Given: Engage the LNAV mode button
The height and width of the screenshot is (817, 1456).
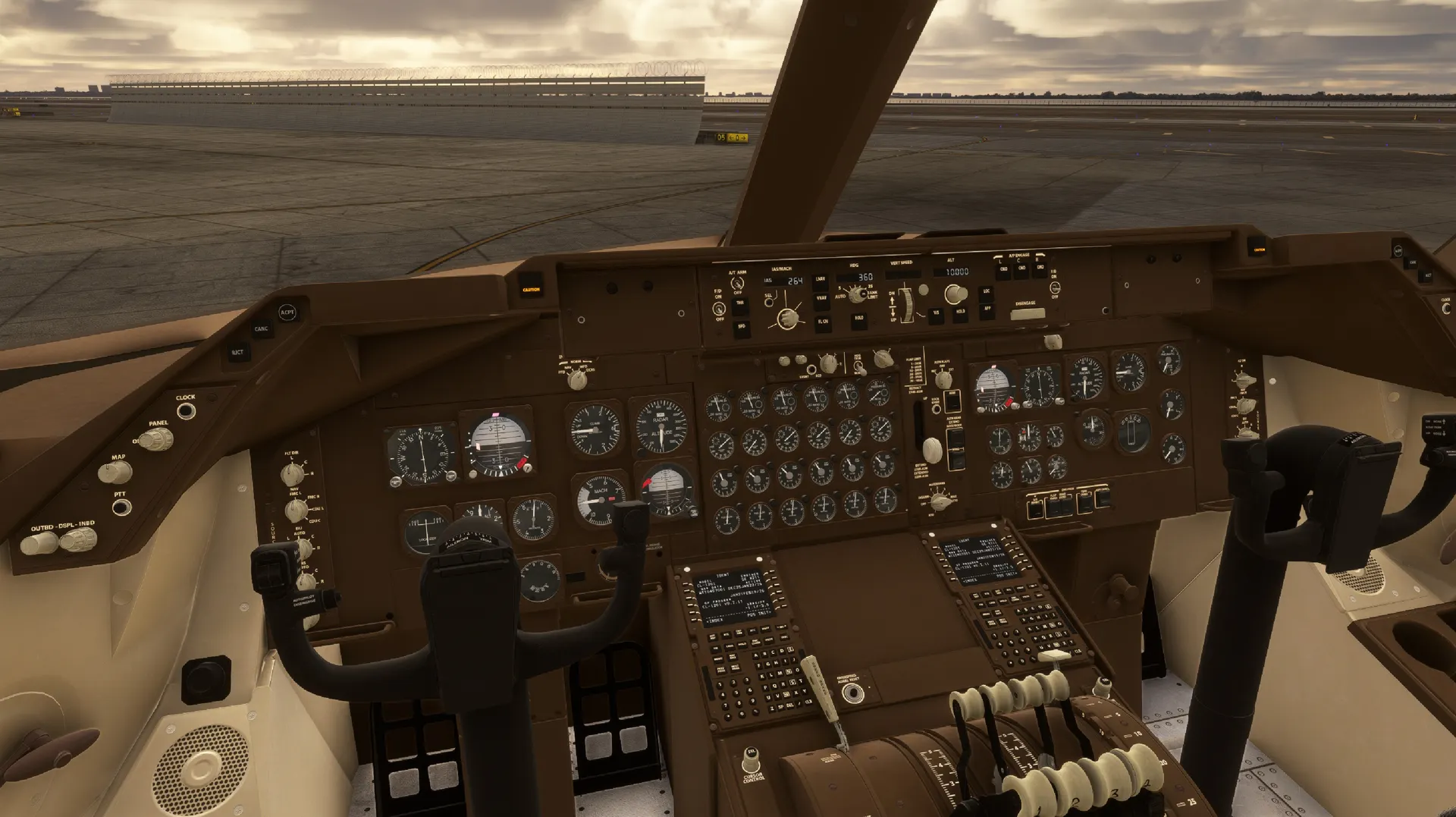Looking at the screenshot, I should tap(820, 281).
